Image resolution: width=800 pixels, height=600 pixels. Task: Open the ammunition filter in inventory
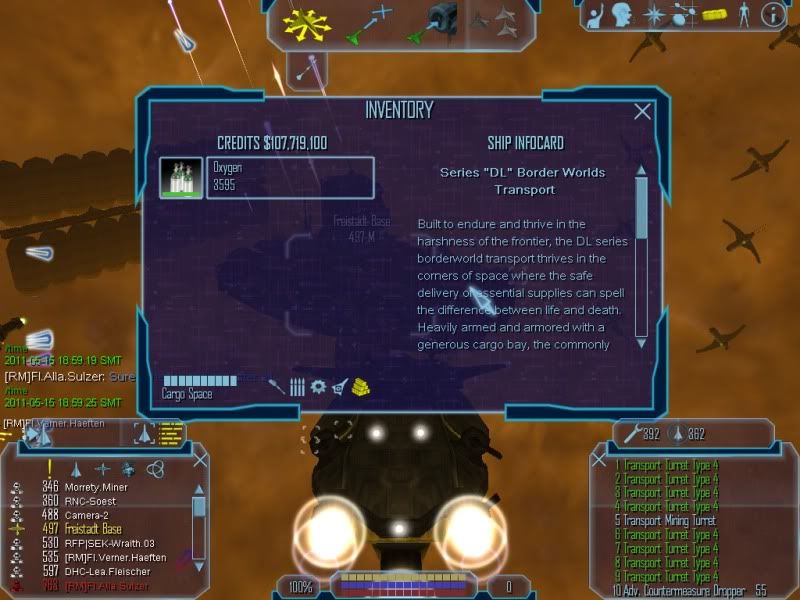click(x=297, y=386)
